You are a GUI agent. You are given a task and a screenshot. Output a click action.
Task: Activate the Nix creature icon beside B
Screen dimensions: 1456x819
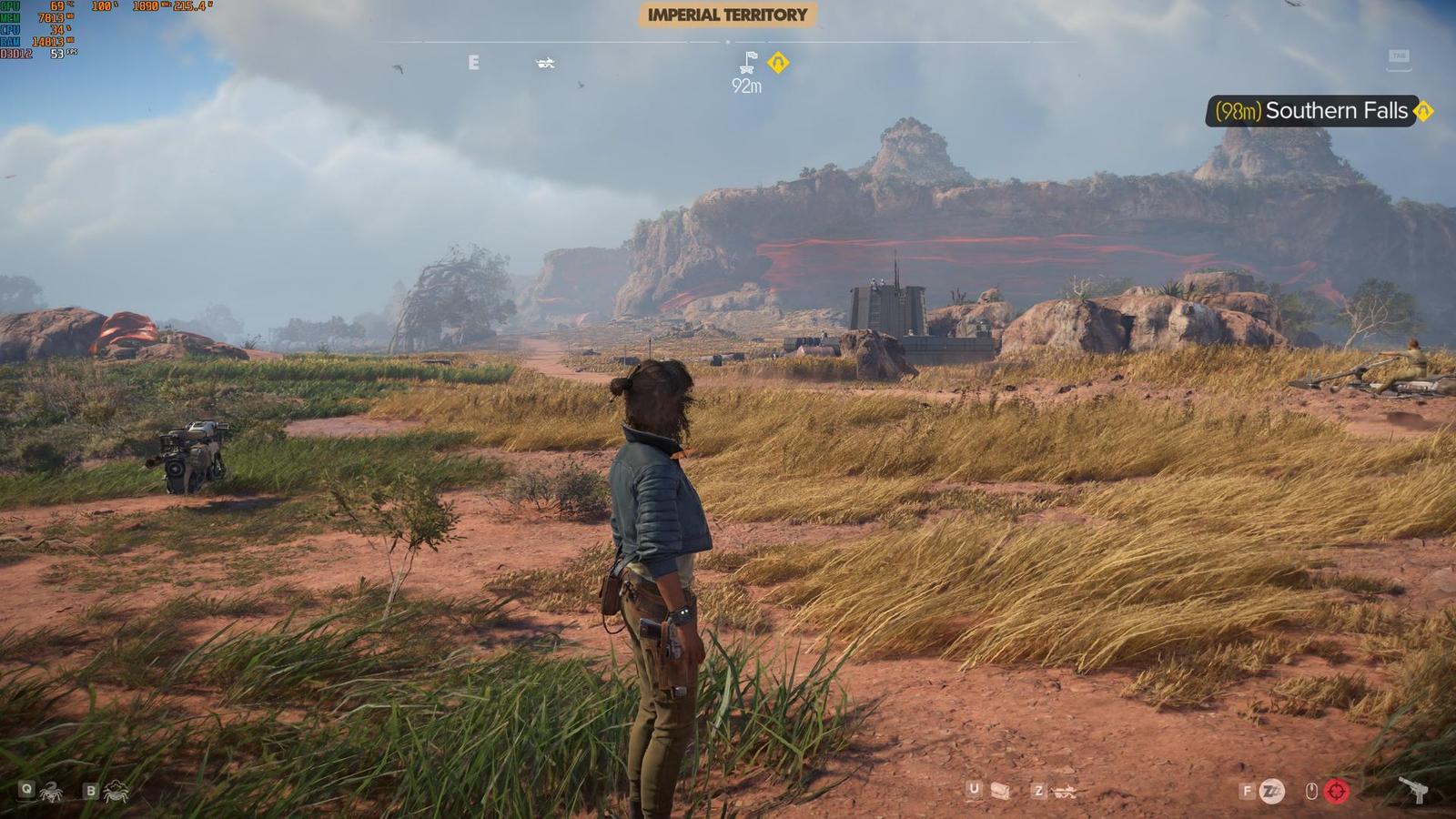point(116,792)
